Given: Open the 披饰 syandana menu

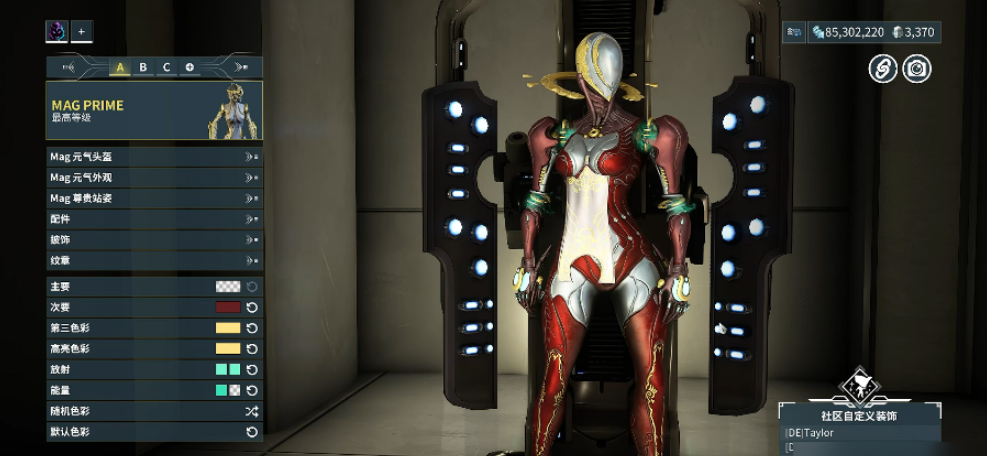Looking at the screenshot, I should click(x=154, y=240).
